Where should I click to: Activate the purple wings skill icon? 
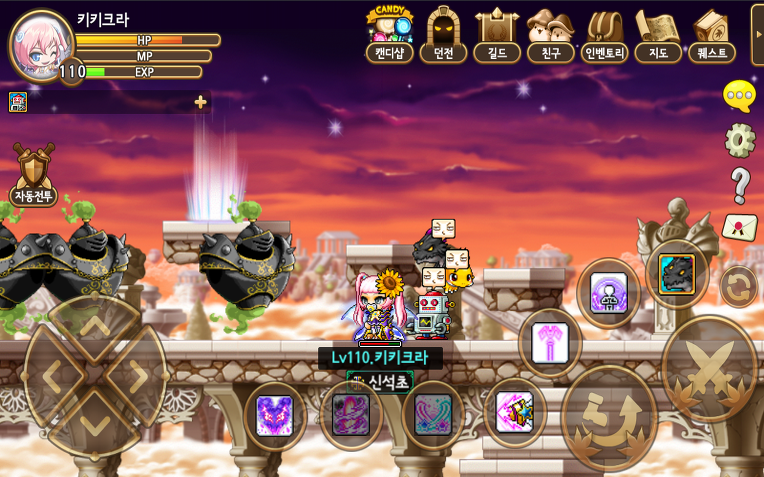click(274, 415)
